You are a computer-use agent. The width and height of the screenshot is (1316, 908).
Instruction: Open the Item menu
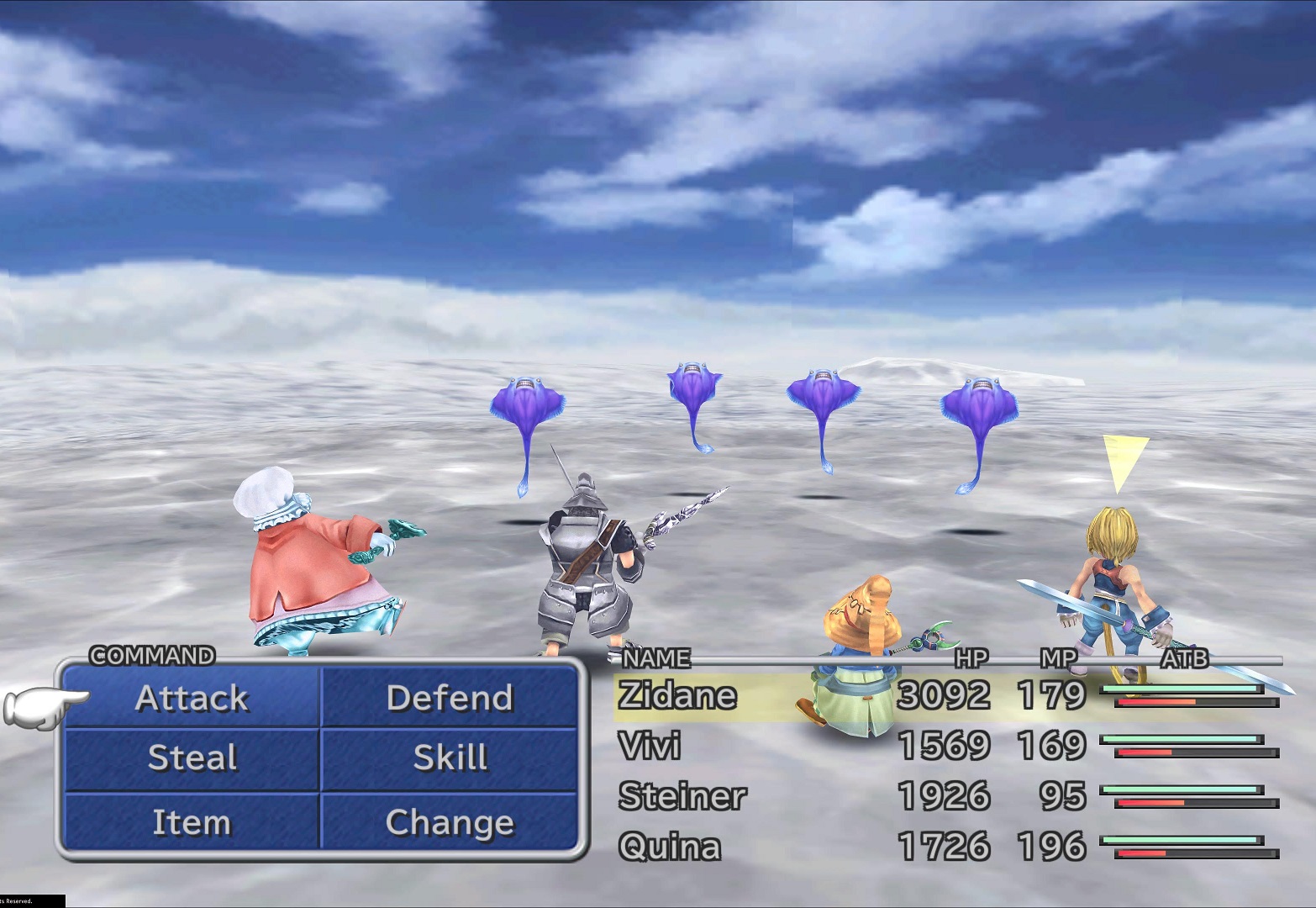[192, 822]
